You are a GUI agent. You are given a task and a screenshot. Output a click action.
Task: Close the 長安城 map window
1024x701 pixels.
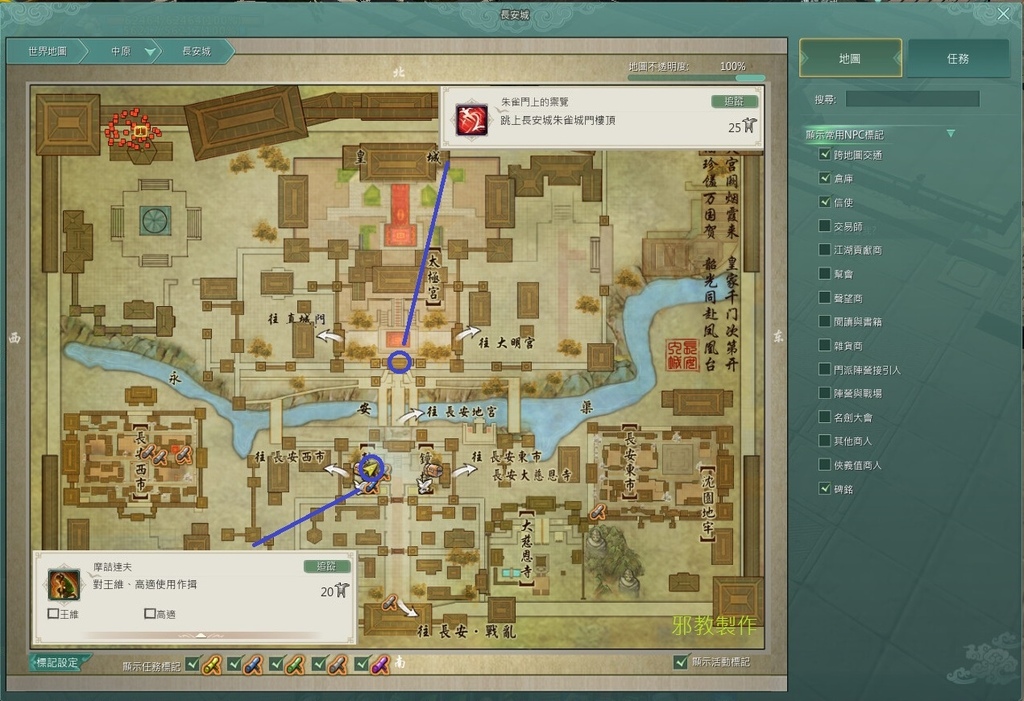pyautogui.click(x=1003, y=14)
